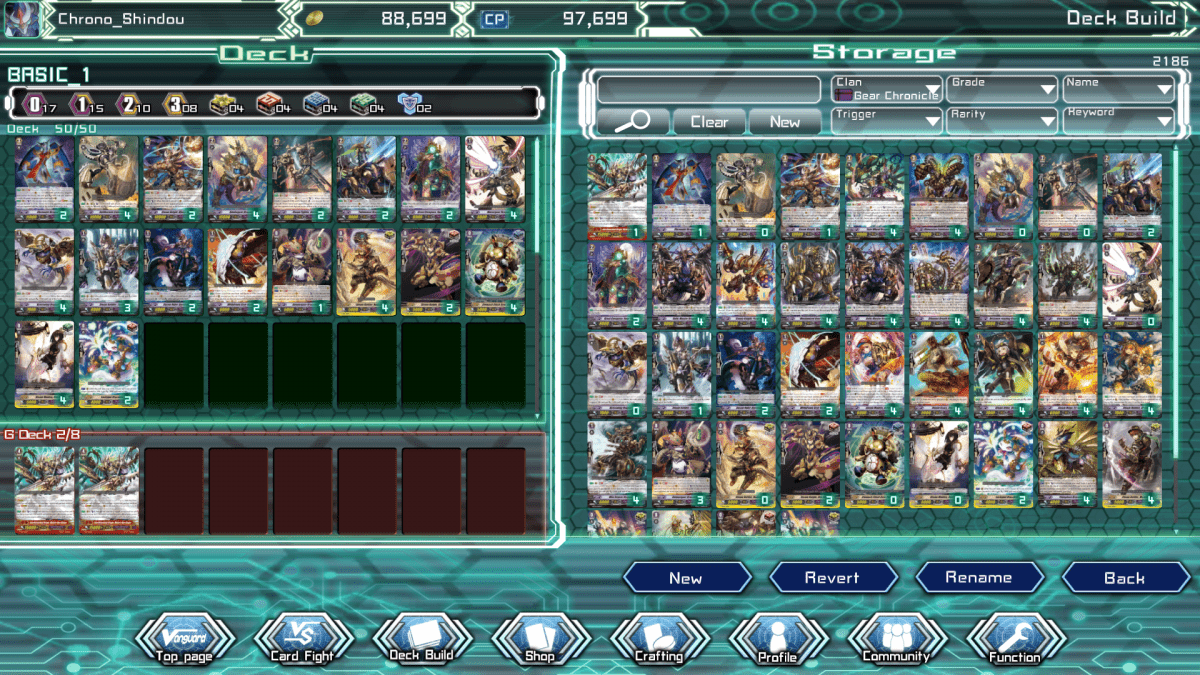The width and height of the screenshot is (1200, 675).
Task: Expand the Trigger filter dropdown
Action: click(886, 121)
